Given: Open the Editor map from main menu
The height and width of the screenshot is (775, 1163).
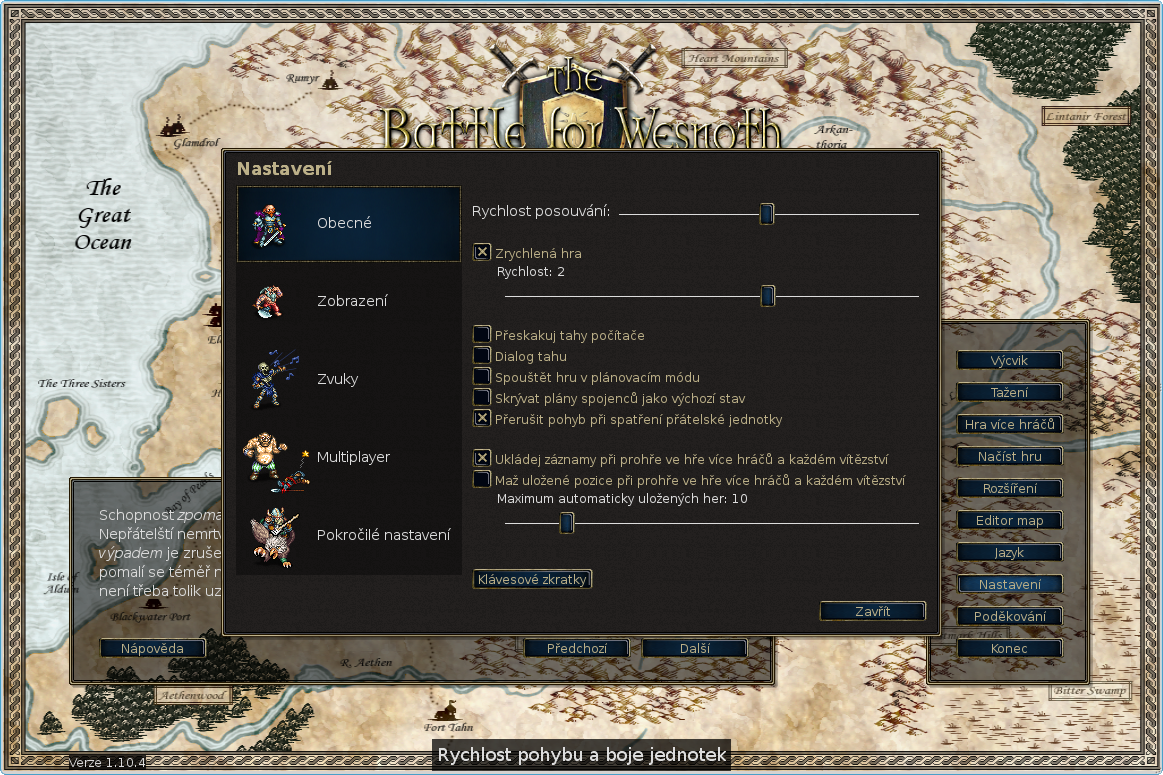Looking at the screenshot, I should click(x=1008, y=520).
